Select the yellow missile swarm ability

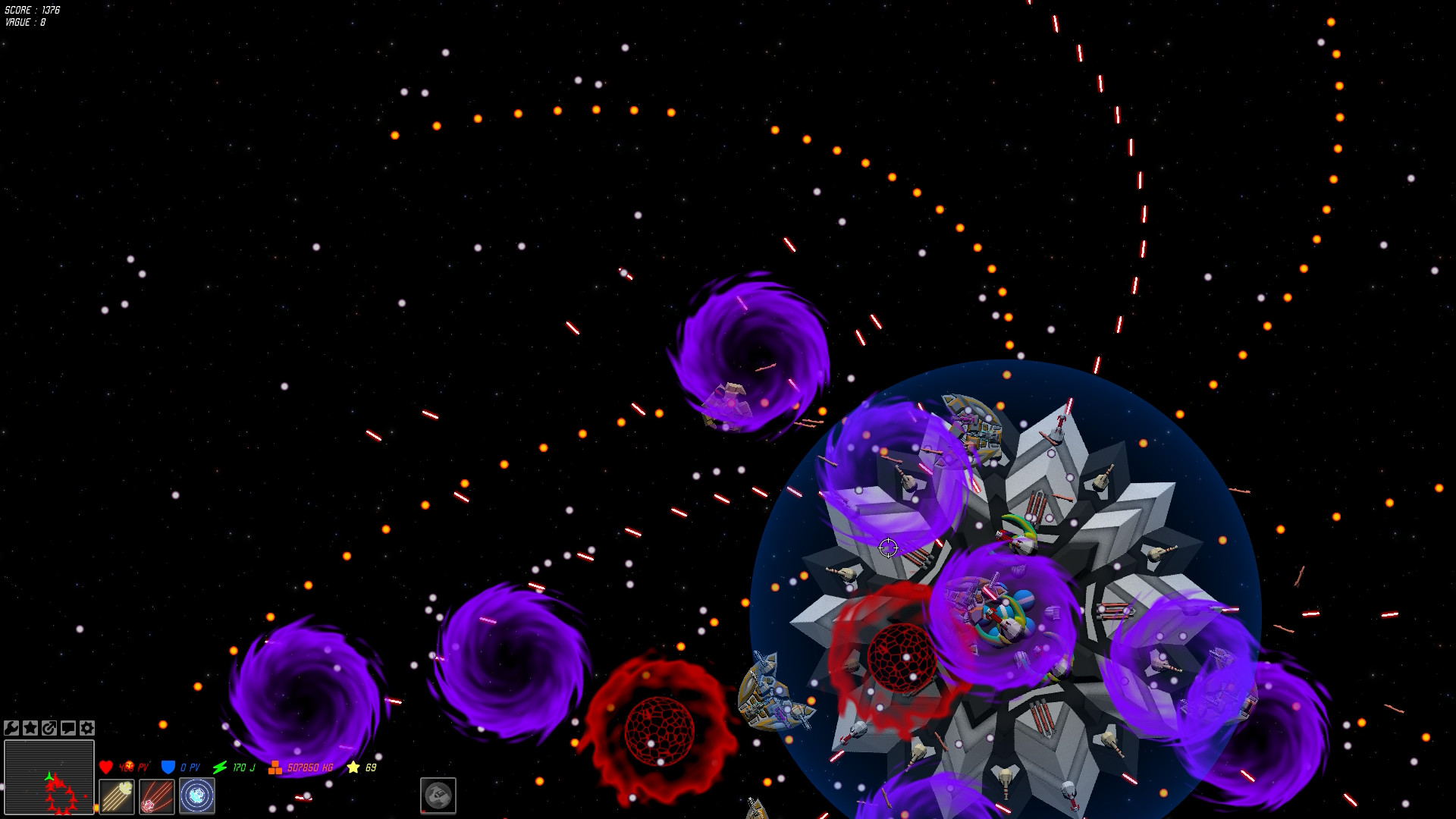(118, 795)
